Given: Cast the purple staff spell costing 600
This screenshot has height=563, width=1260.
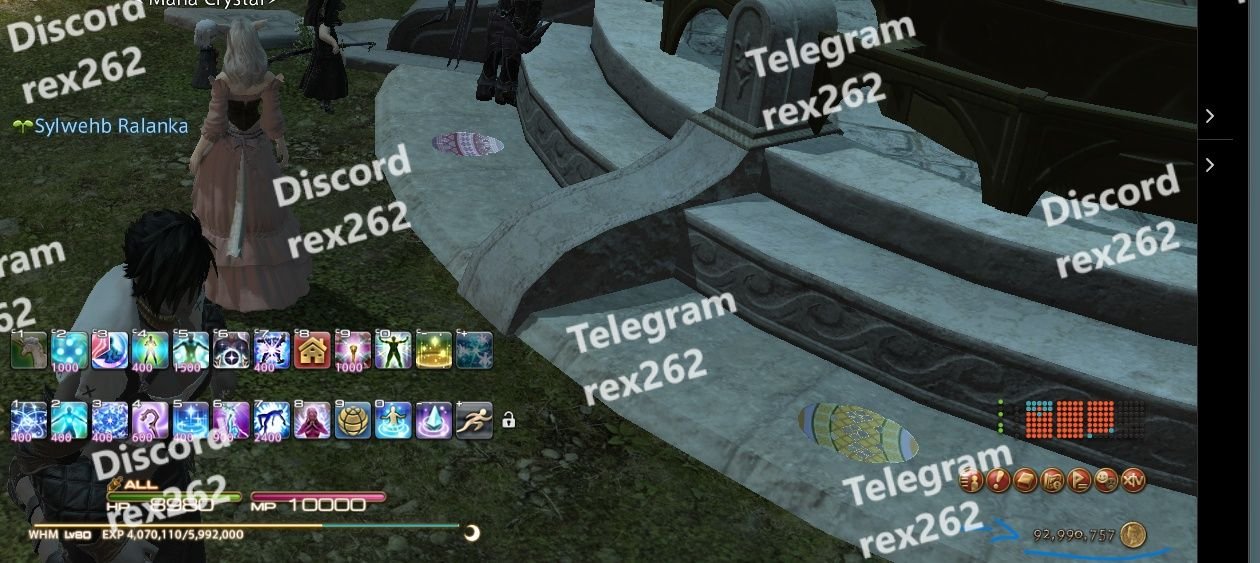Looking at the screenshot, I should [x=150, y=420].
